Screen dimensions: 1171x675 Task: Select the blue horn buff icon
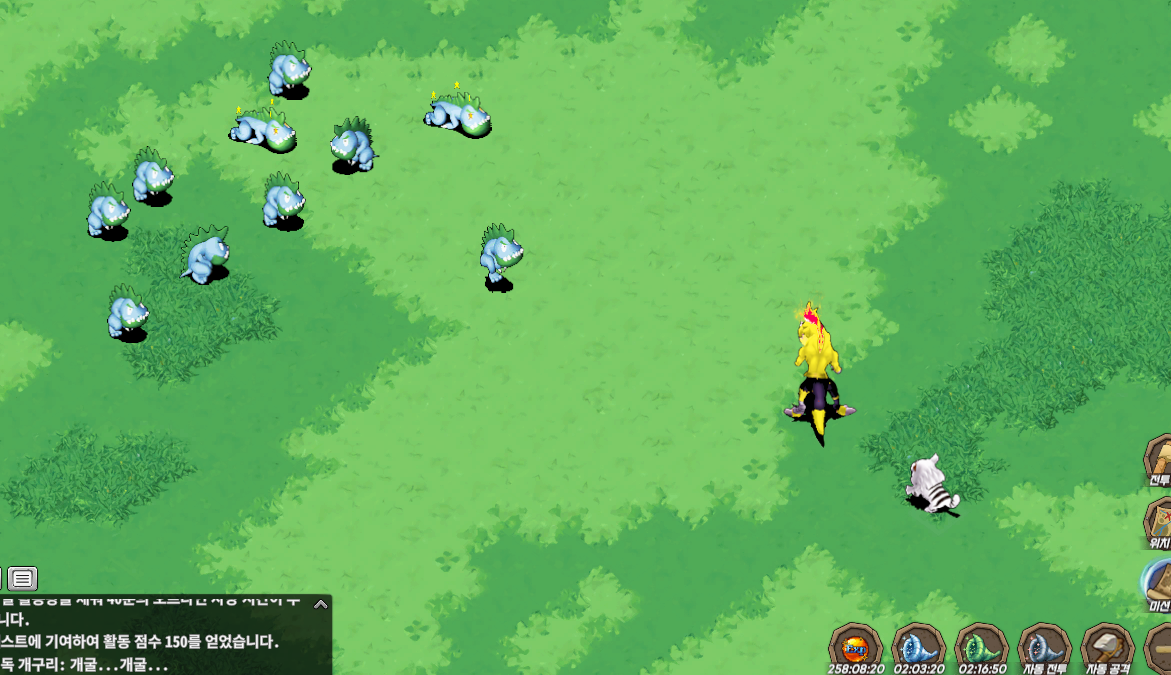tap(918, 645)
